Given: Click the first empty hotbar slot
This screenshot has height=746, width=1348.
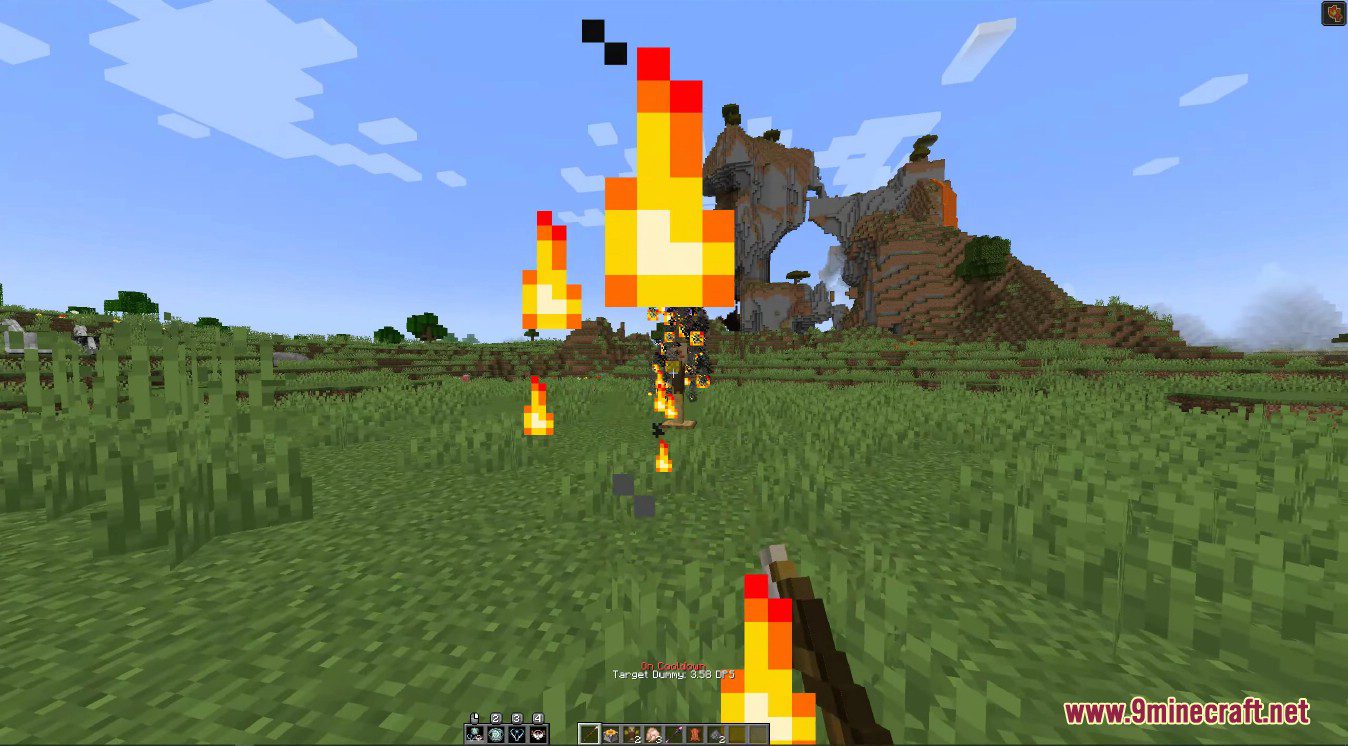Looking at the screenshot, I should [x=737, y=733].
